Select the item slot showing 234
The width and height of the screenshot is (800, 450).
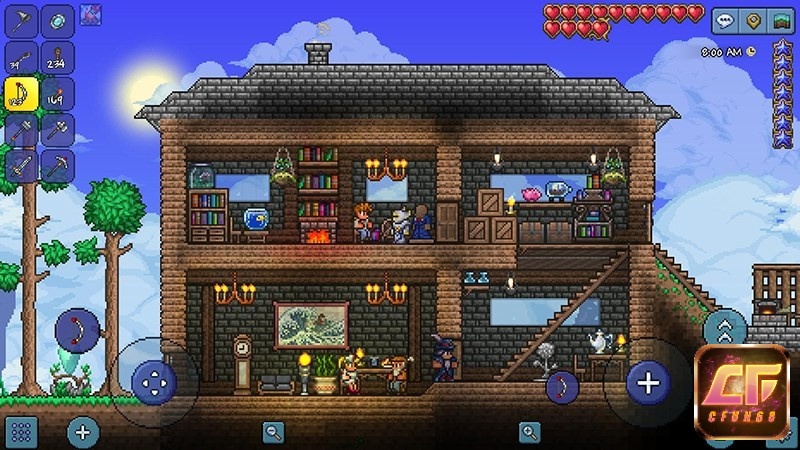pyautogui.click(x=56, y=57)
